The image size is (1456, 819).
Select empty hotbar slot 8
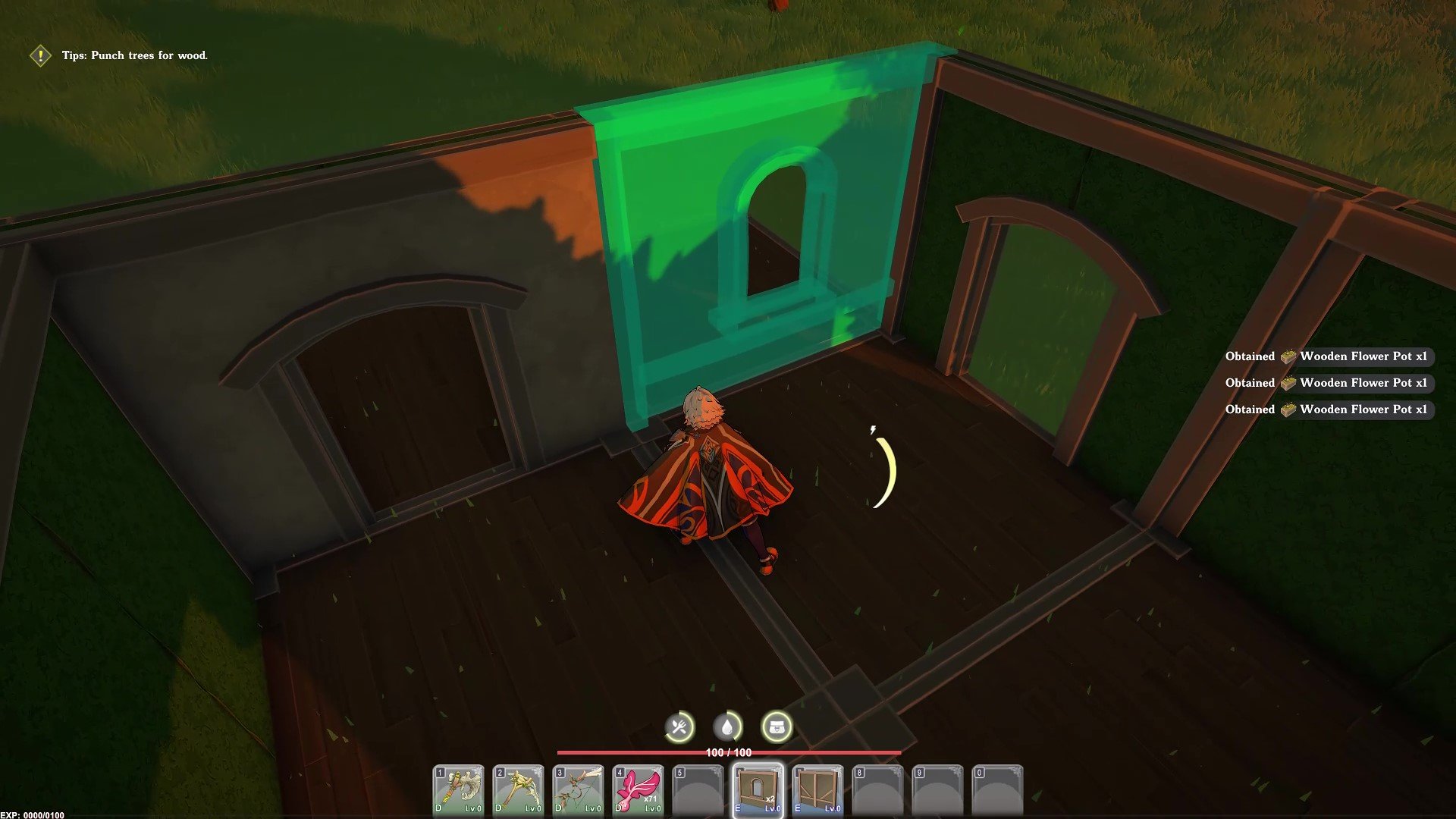pyautogui.click(x=880, y=789)
